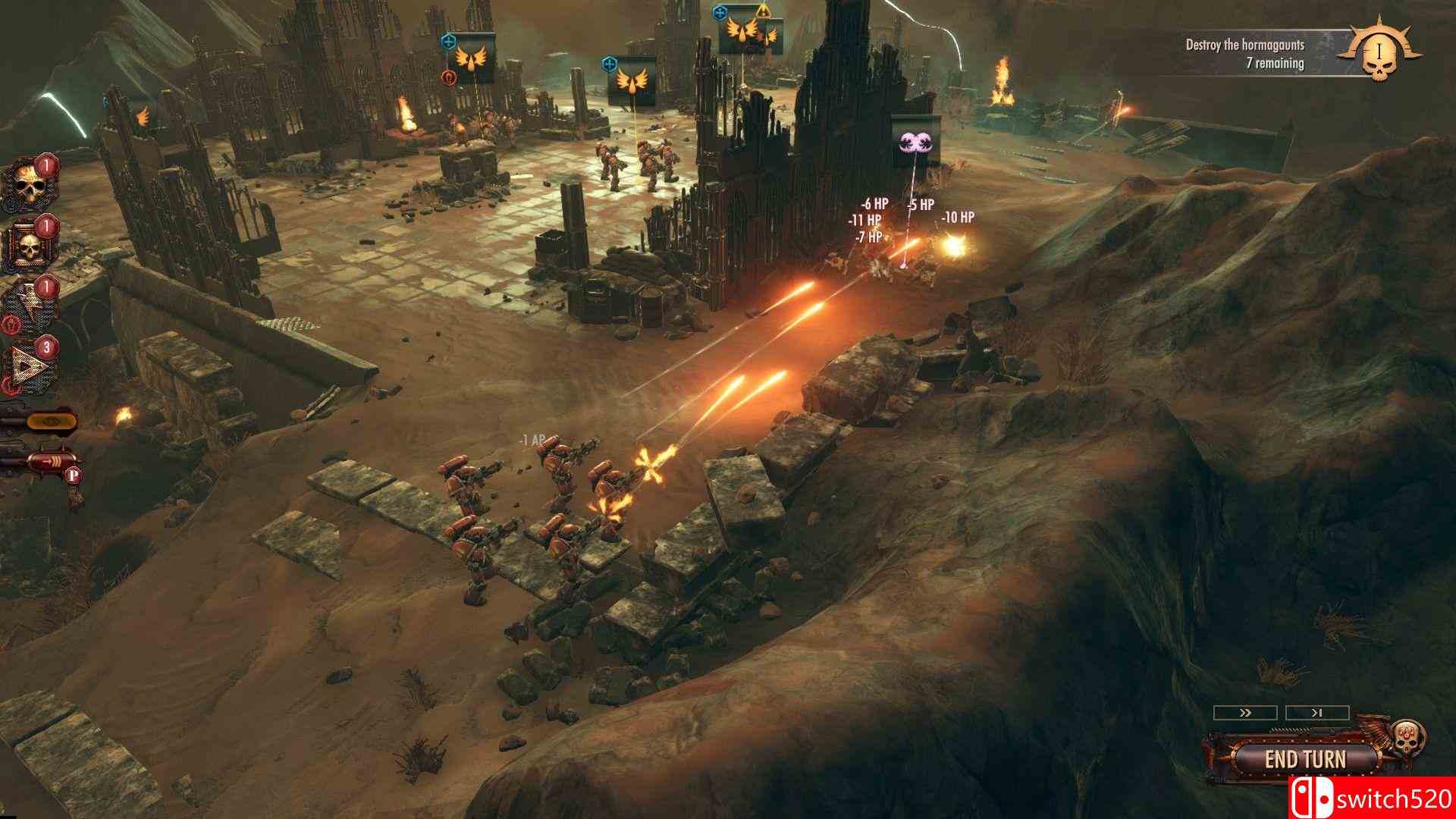This screenshot has height=819, width=1456.
Task: Select the Blood Angels banner with blood drop emblem
Action: 471,60
